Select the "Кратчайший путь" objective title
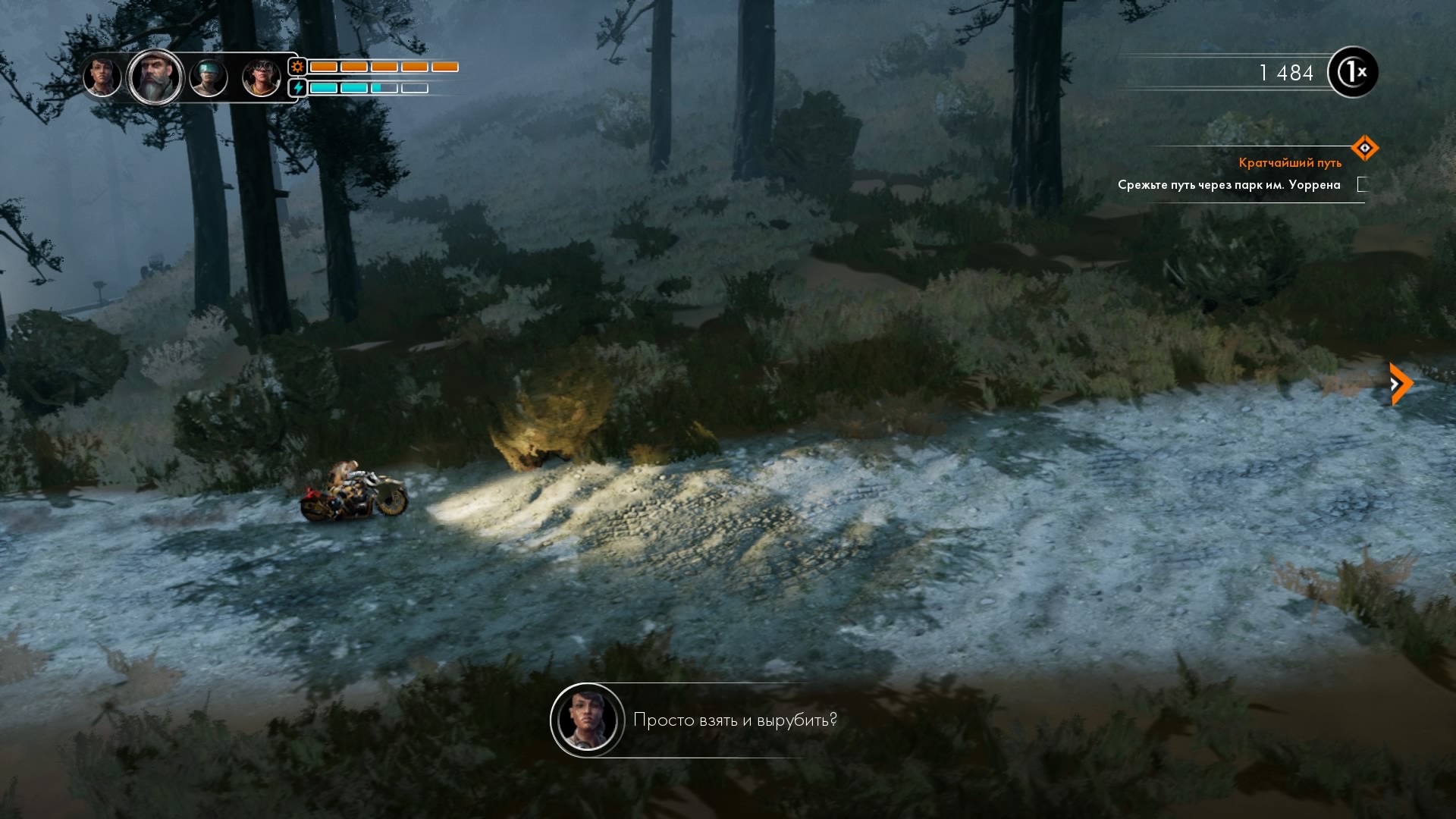The image size is (1456, 819). [x=1290, y=162]
